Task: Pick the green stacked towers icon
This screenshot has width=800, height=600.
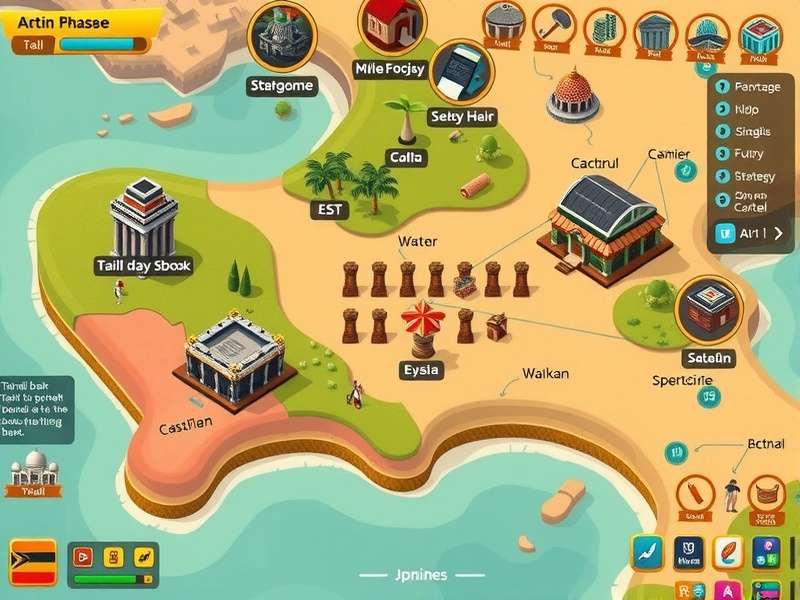Action: 603,28
